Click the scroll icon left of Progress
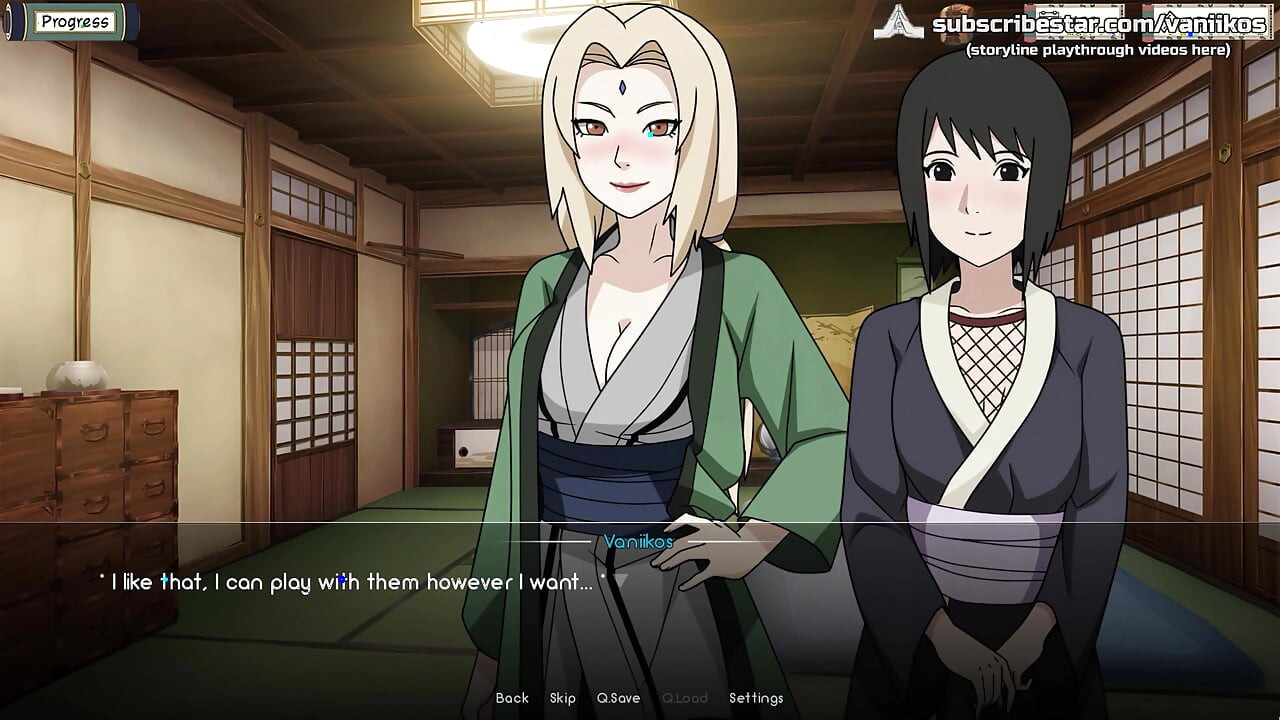 [9, 20]
